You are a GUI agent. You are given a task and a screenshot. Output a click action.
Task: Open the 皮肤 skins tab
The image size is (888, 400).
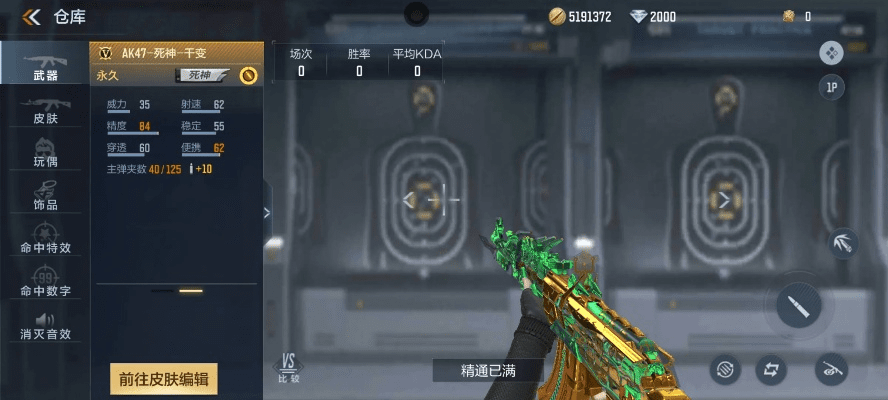[x=45, y=109]
